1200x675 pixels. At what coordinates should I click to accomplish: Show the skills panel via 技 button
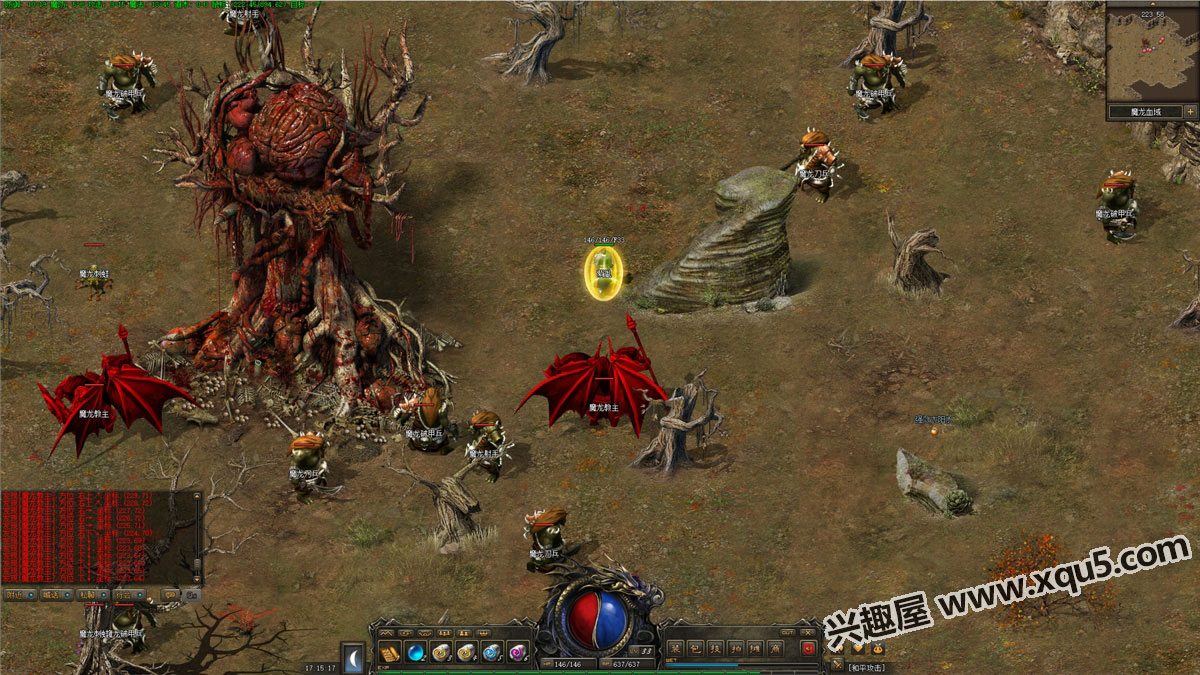(x=717, y=648)
